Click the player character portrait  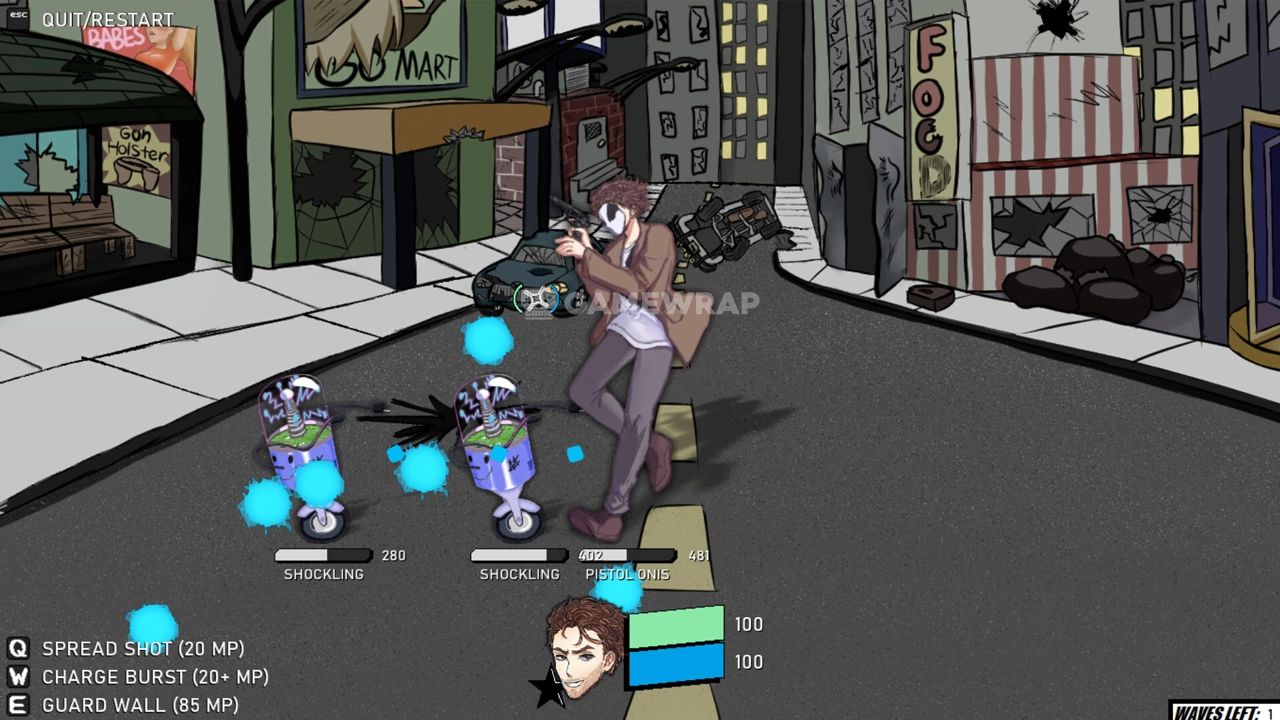pyautogui.click(x=585, y=649)
